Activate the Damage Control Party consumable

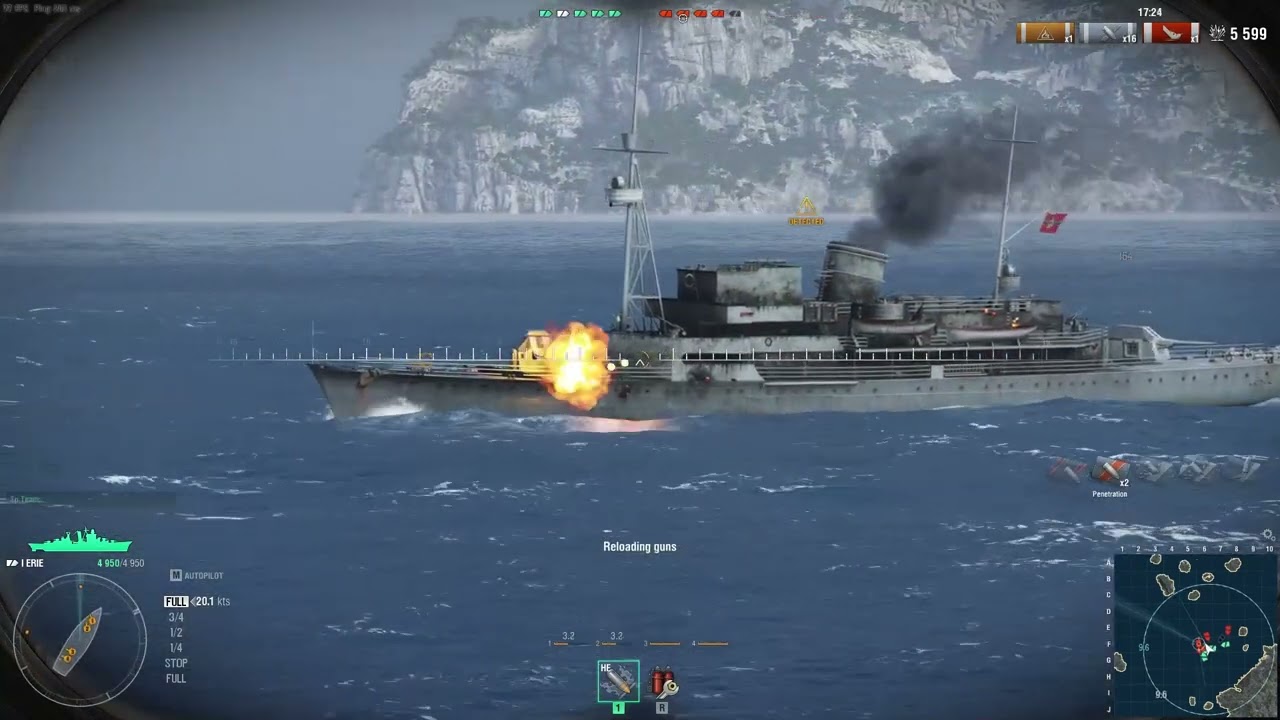point(662,682)
